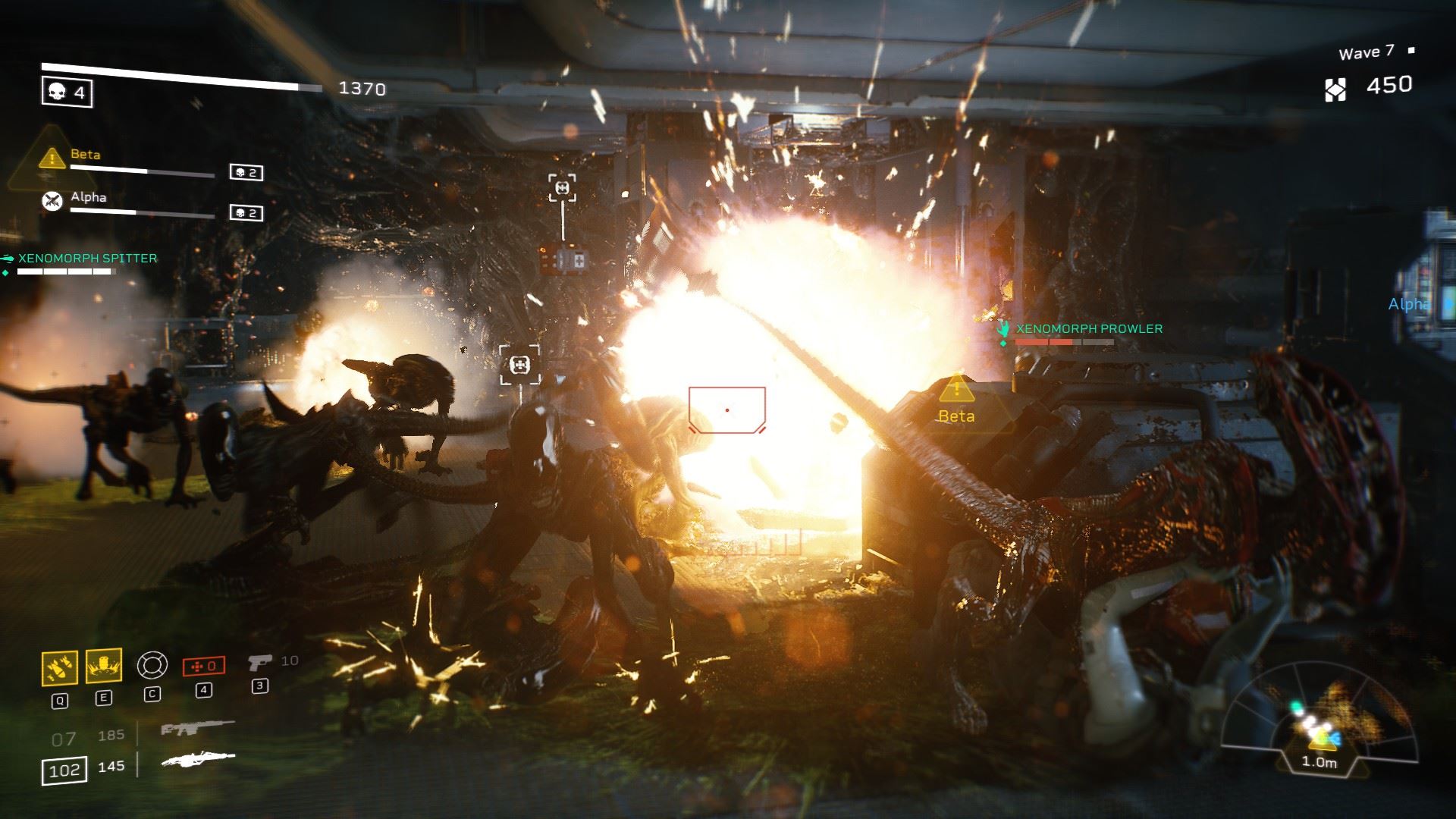This screenshot has width=1456, height=819.
Task: Use the red first aid kit slot
Action: click(203, 667)
